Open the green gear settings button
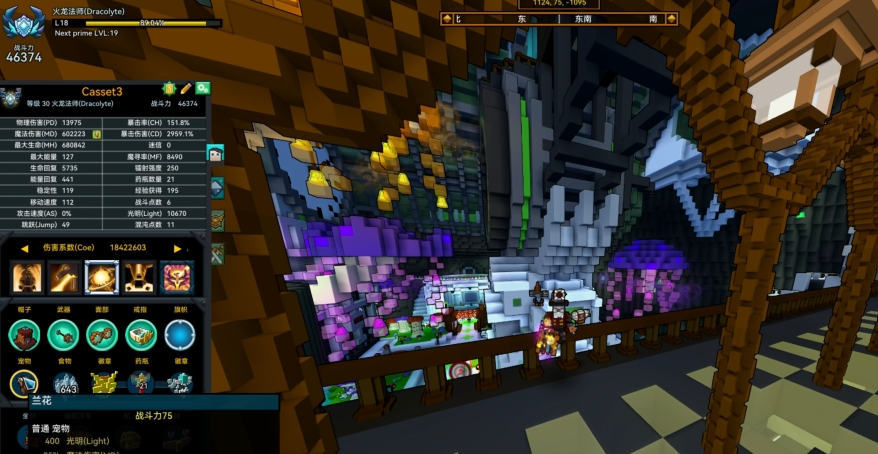 pyautogui.click(x=203, y=89)
